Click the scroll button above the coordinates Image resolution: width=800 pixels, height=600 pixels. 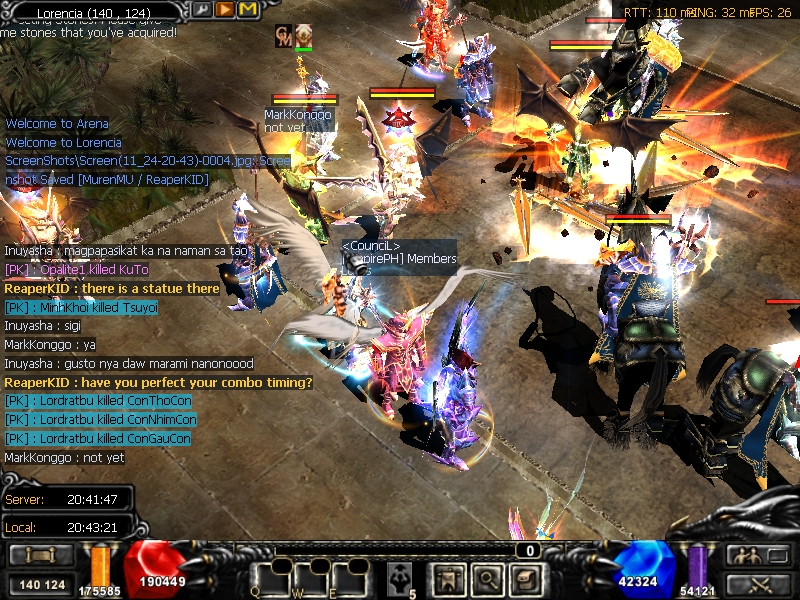click(40, 555)
